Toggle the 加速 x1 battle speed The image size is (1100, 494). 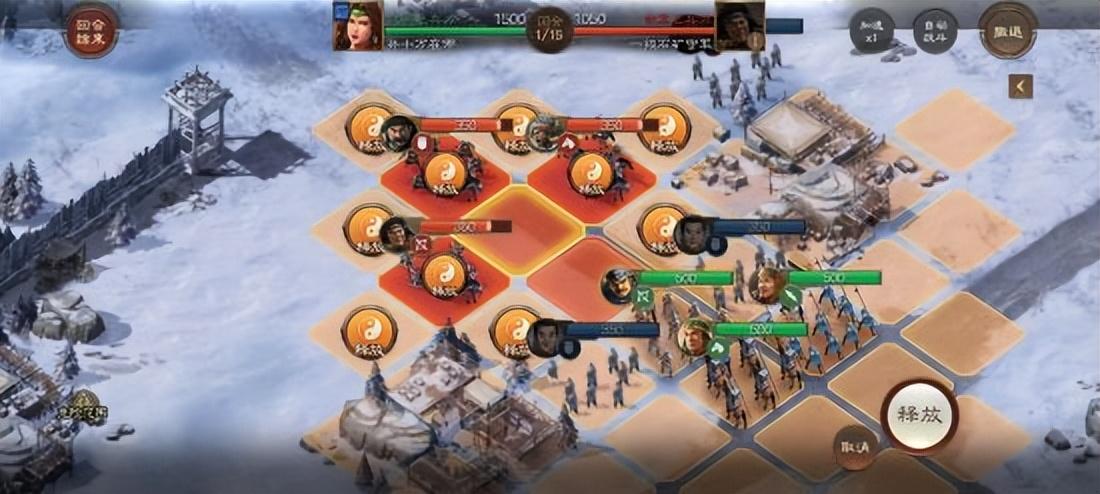point(871,30)
